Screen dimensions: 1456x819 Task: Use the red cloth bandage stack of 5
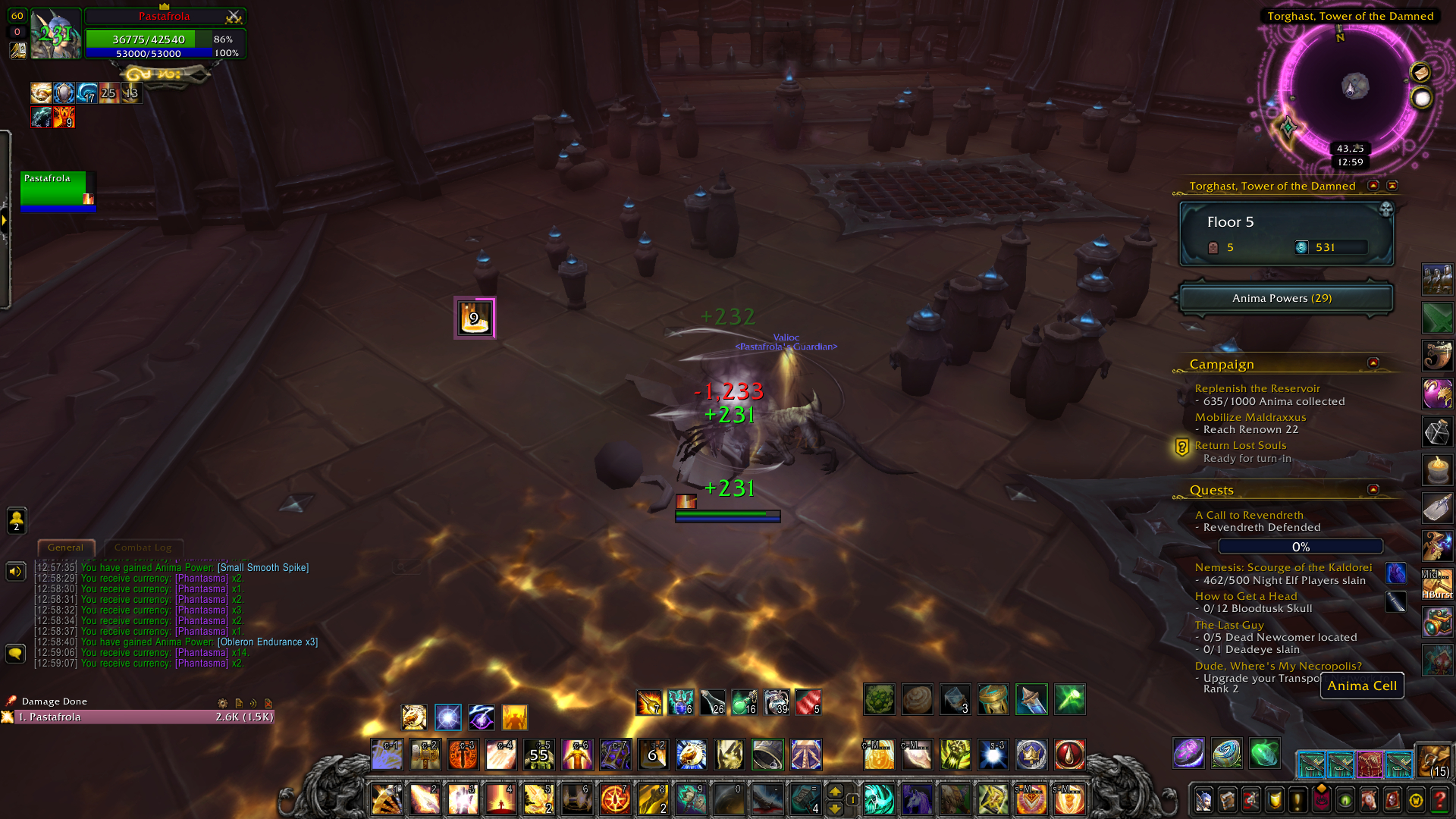click(x=808, y=702)
